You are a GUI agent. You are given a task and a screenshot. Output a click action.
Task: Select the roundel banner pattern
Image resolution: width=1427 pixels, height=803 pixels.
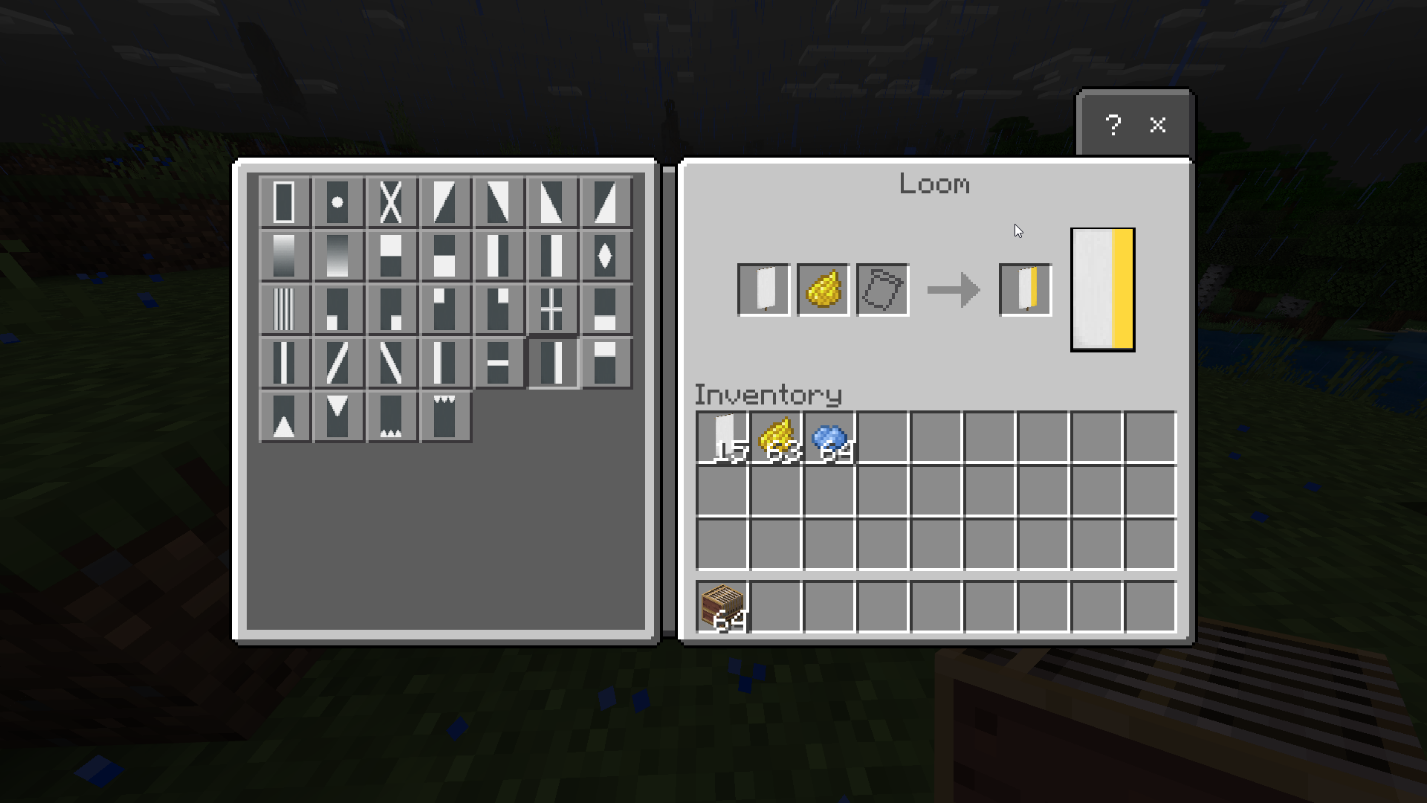[339, 201]
